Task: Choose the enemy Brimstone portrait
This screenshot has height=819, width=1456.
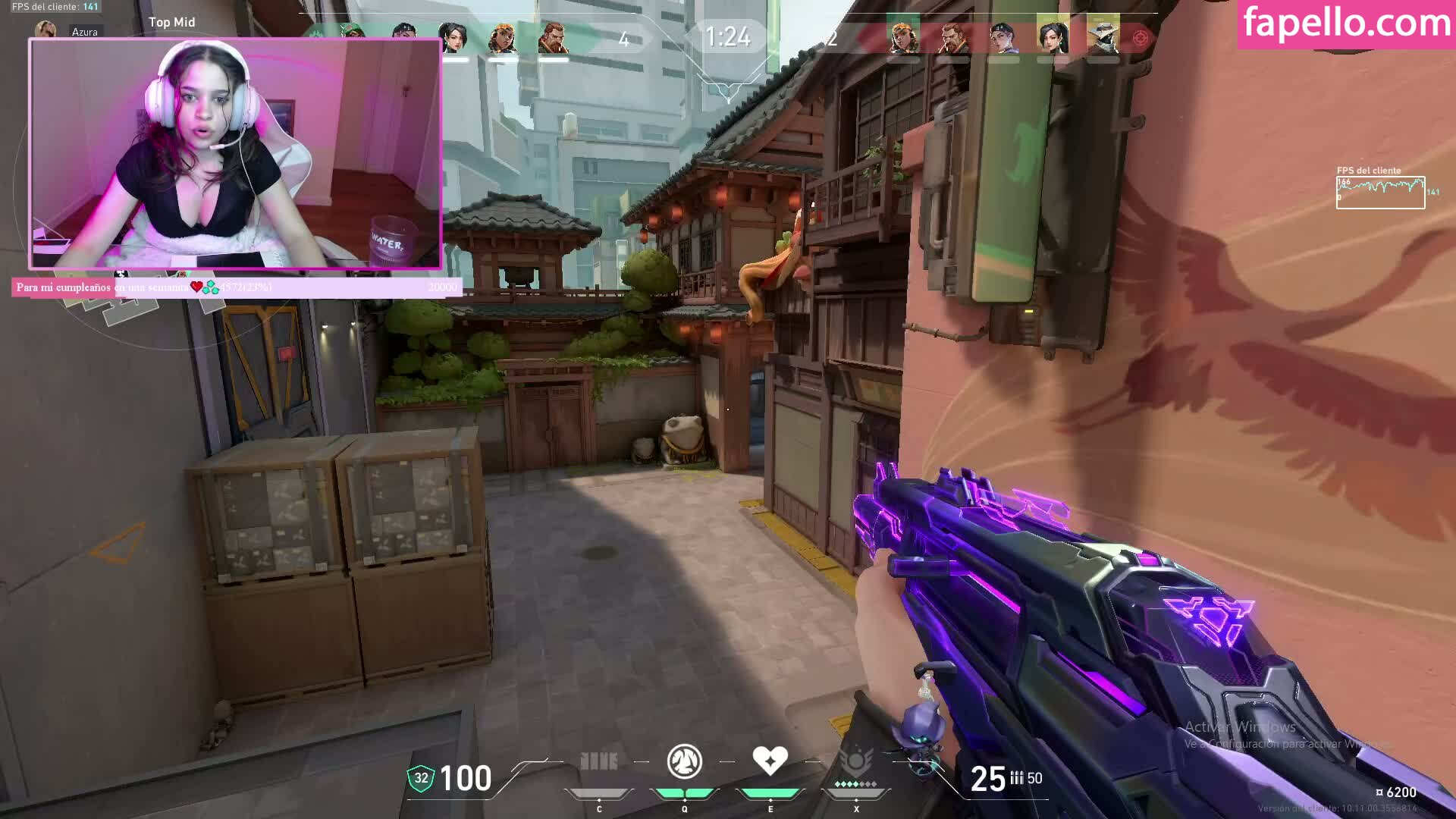Action: [x=952, y=38]
